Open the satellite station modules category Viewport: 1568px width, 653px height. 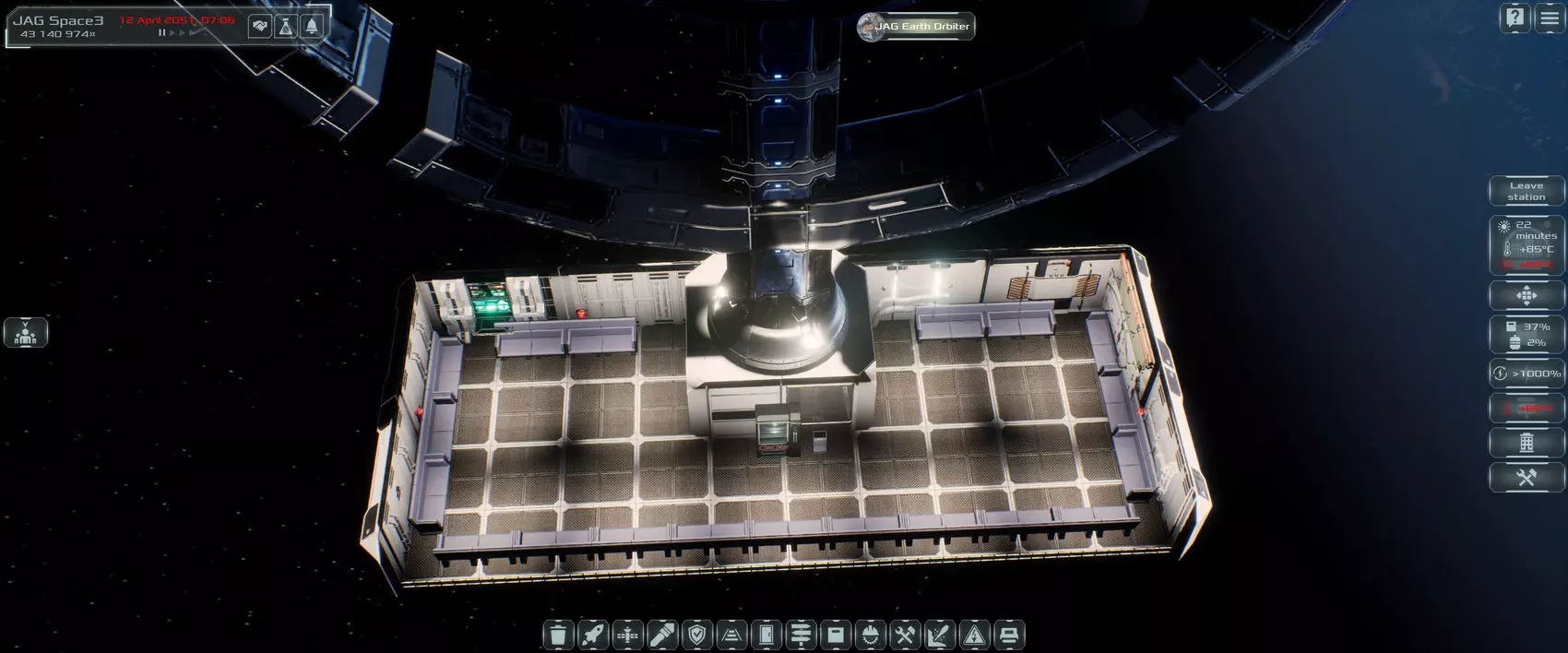tap(628, 635)
